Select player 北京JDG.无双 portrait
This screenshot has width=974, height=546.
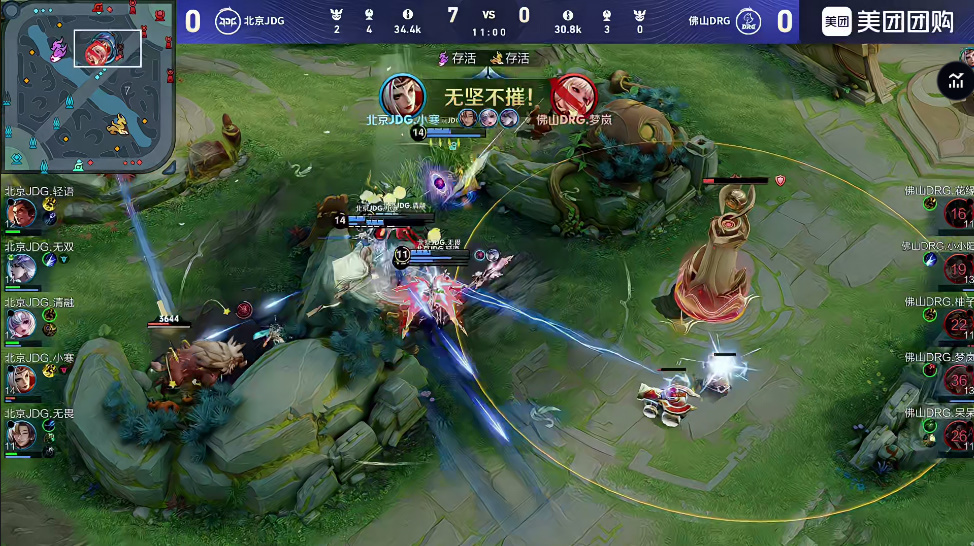[x=21, y=268]
